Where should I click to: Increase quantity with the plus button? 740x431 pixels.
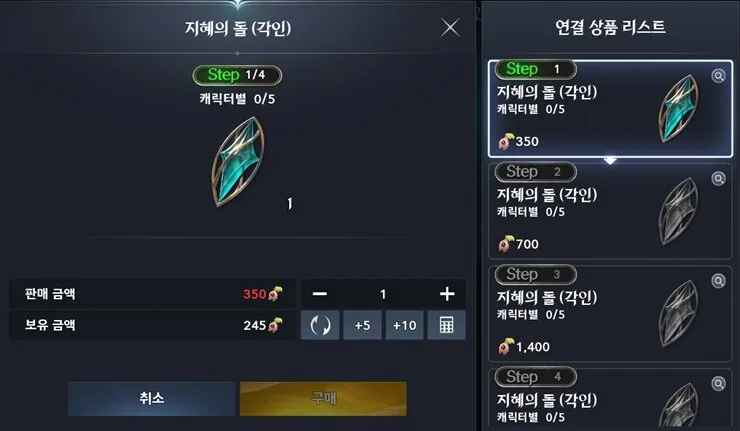[x=447, y=294]
